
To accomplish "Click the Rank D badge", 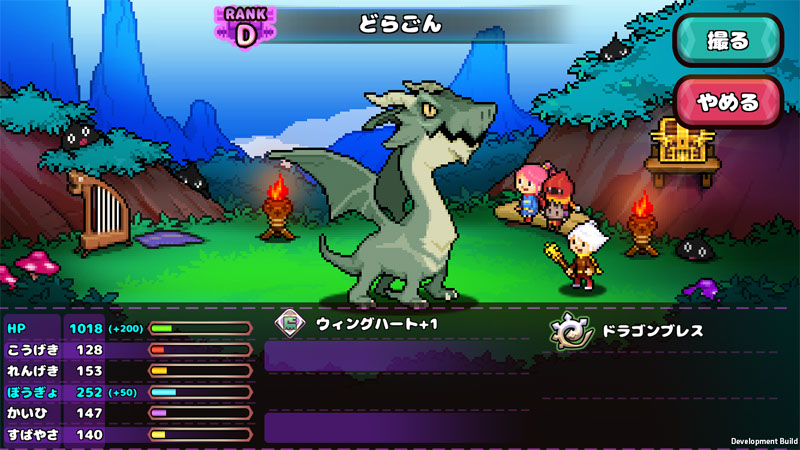I will click(245, 27).
